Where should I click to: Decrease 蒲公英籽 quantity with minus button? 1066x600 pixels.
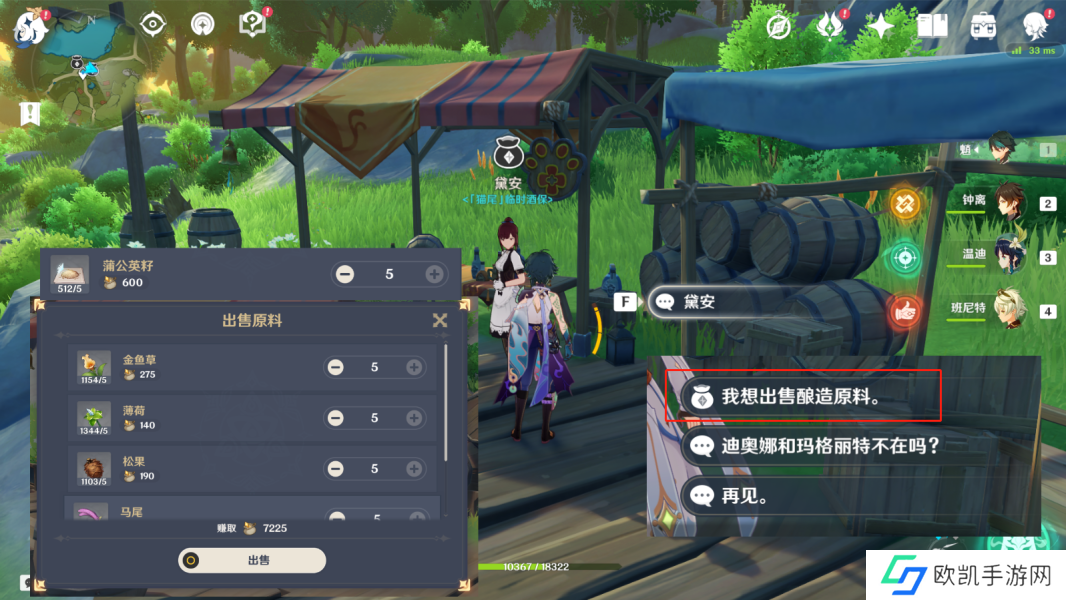[x=345, y=274]
